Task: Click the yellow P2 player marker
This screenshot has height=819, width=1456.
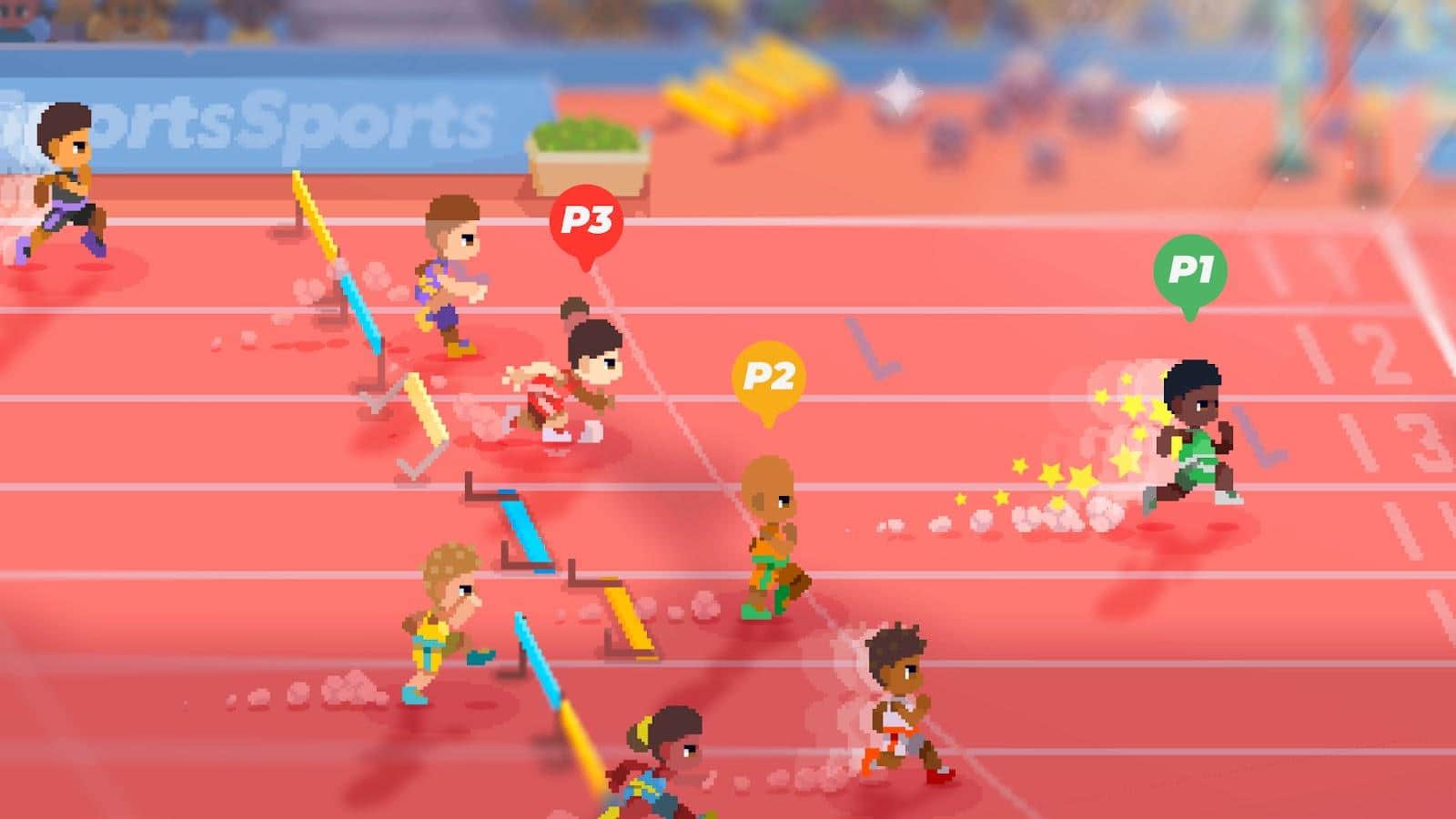Action: (x=767, y=374)
